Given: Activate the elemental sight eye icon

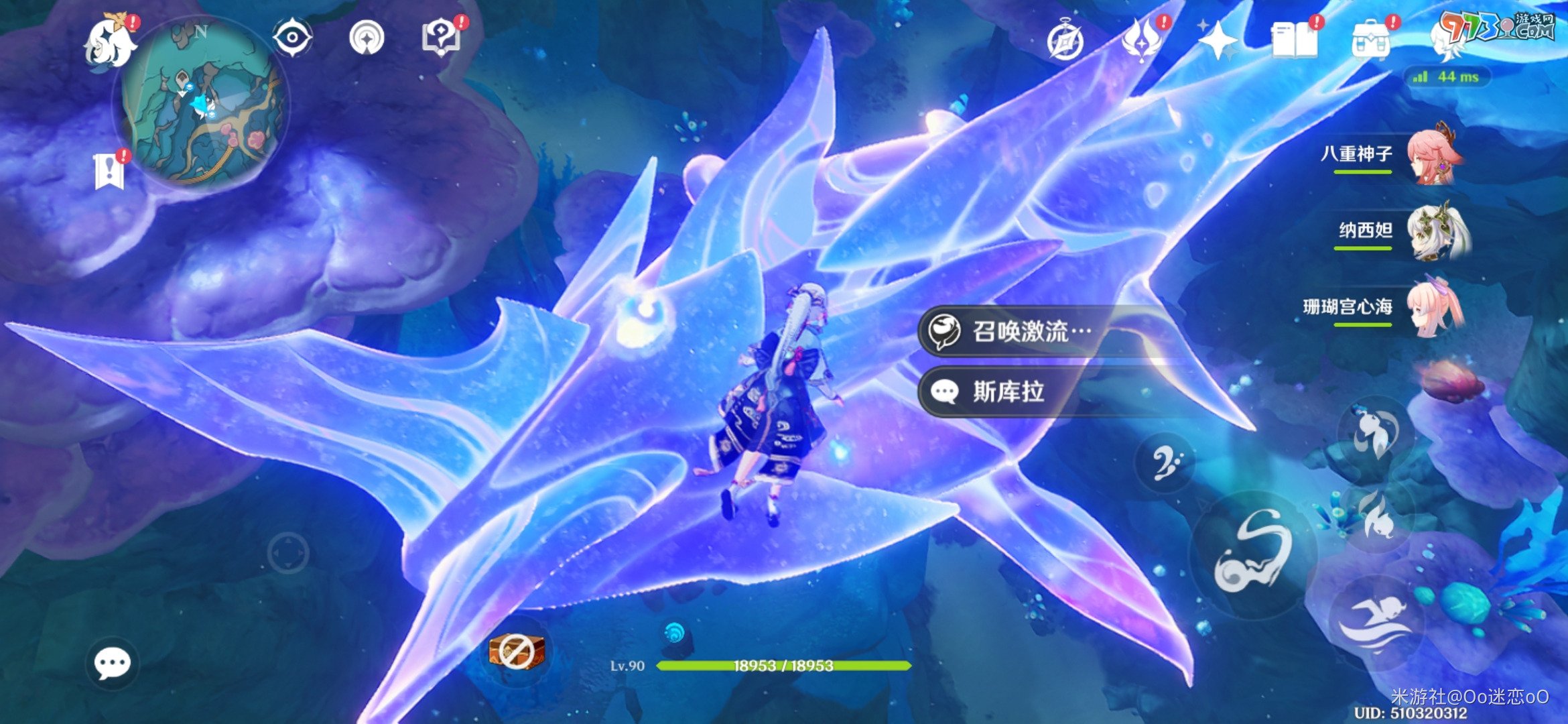Looking at the screenshot, I should point(292,38).
